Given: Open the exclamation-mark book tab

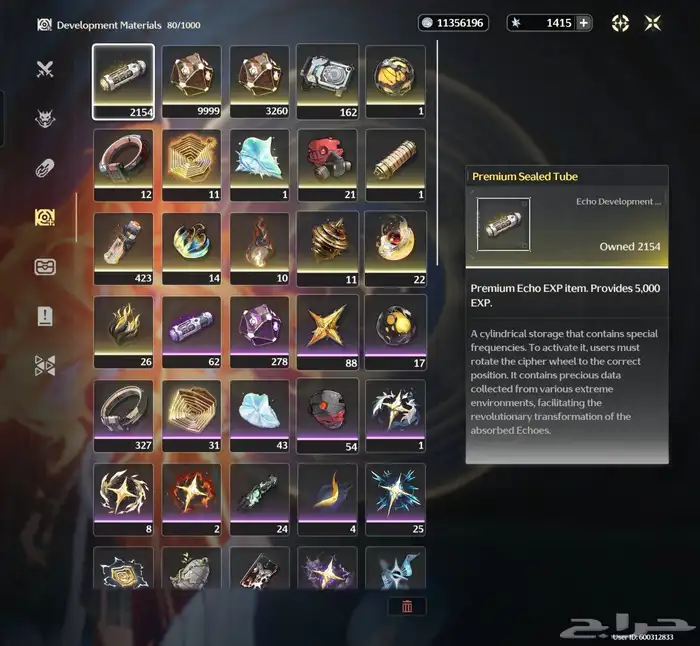Looking at the screenshot, I should click(44, 316).
